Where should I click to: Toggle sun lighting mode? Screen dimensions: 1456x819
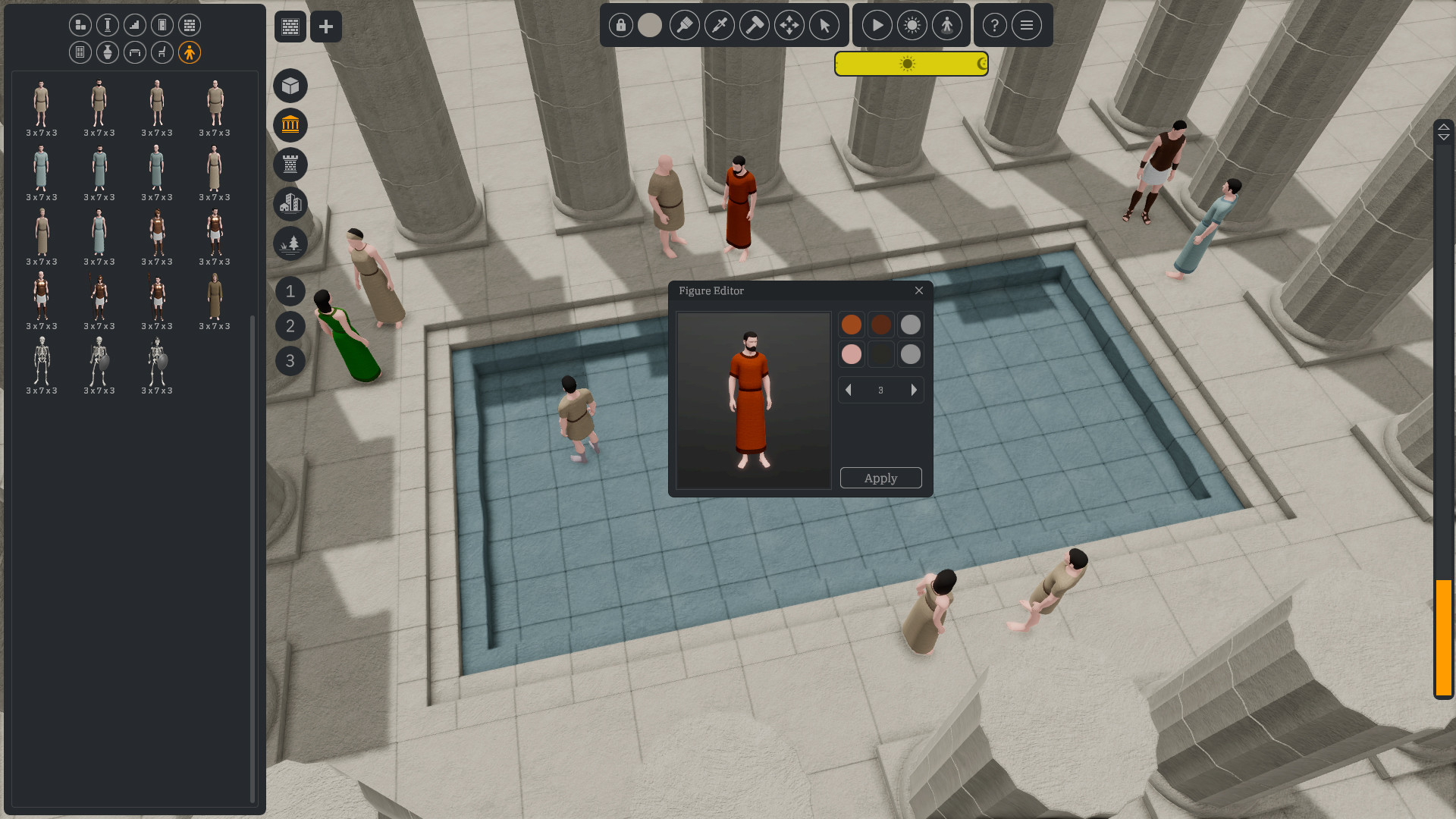(x=912, y=25)
